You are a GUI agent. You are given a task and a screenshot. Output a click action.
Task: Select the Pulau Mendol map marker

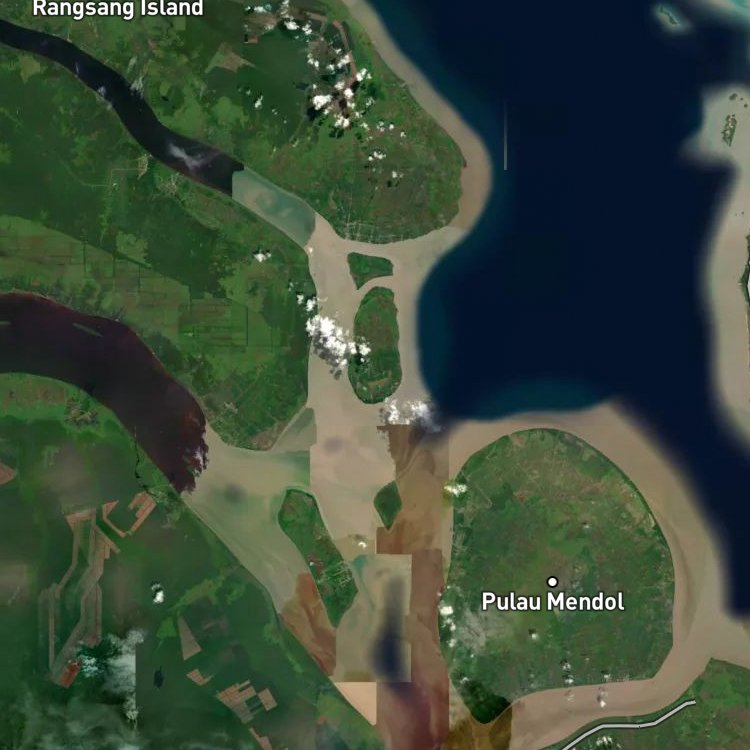[x=552, y=581]
